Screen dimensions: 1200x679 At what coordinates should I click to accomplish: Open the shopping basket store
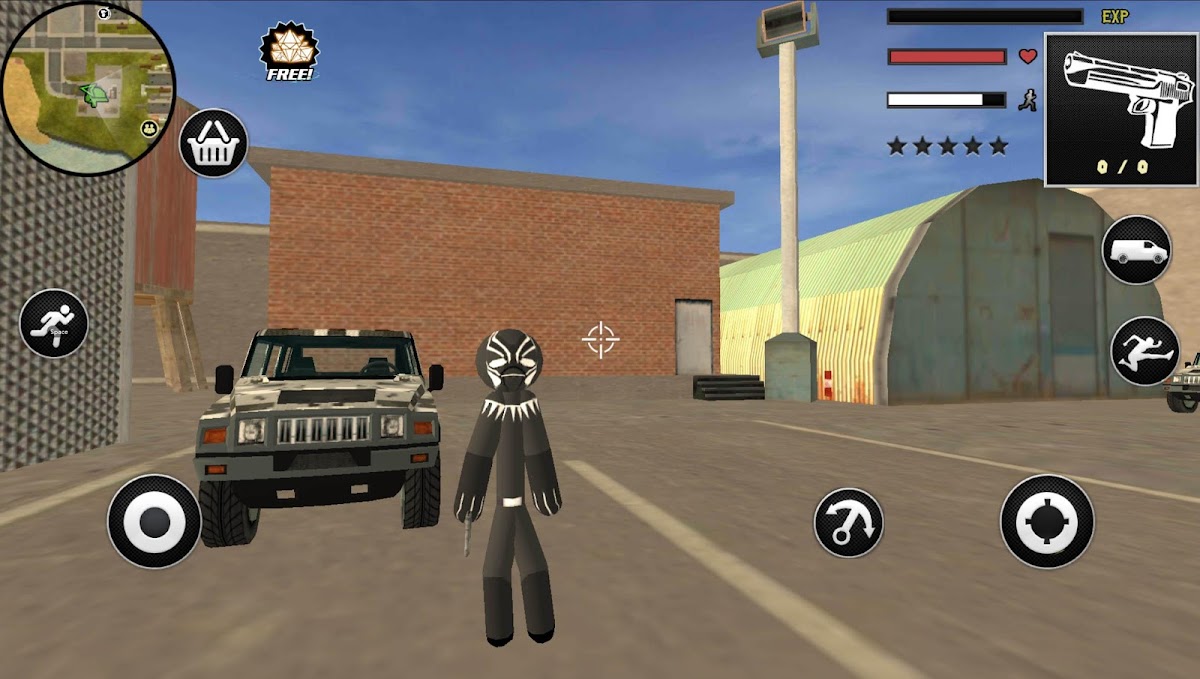pyautogui.click(x=214, y=143)
